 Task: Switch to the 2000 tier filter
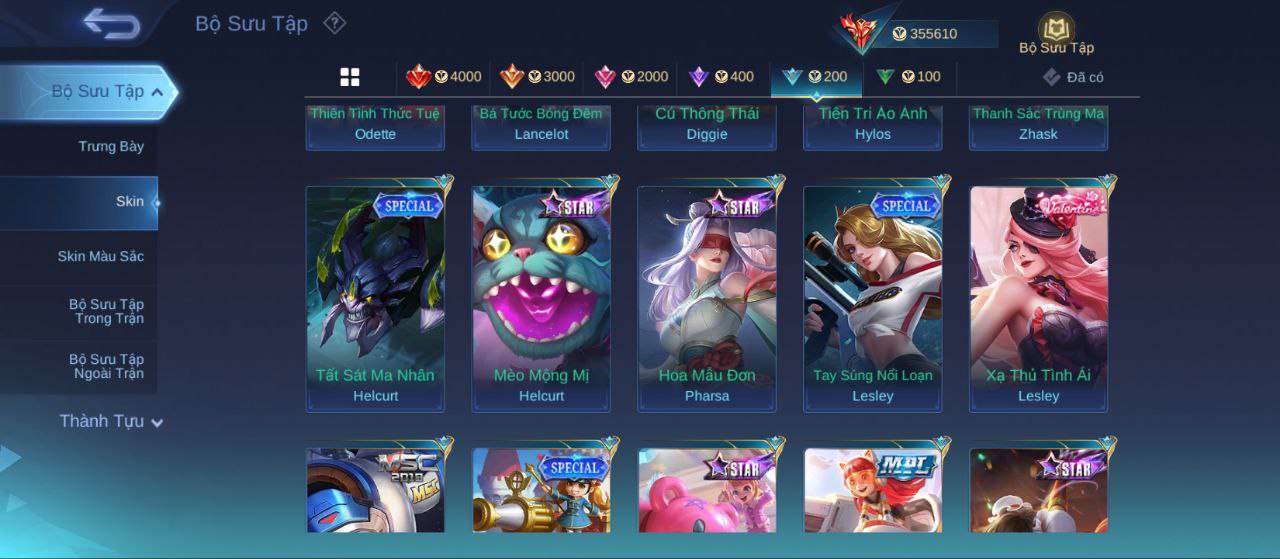pyautogui.click(x=631, y=77)
